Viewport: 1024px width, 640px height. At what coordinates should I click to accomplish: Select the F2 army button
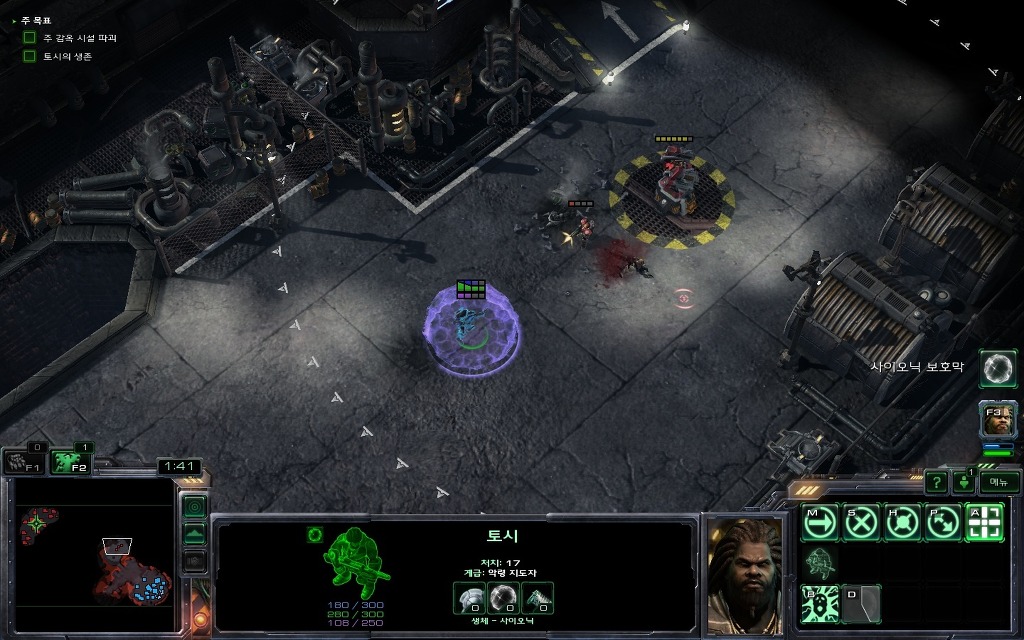coord(70,461)
